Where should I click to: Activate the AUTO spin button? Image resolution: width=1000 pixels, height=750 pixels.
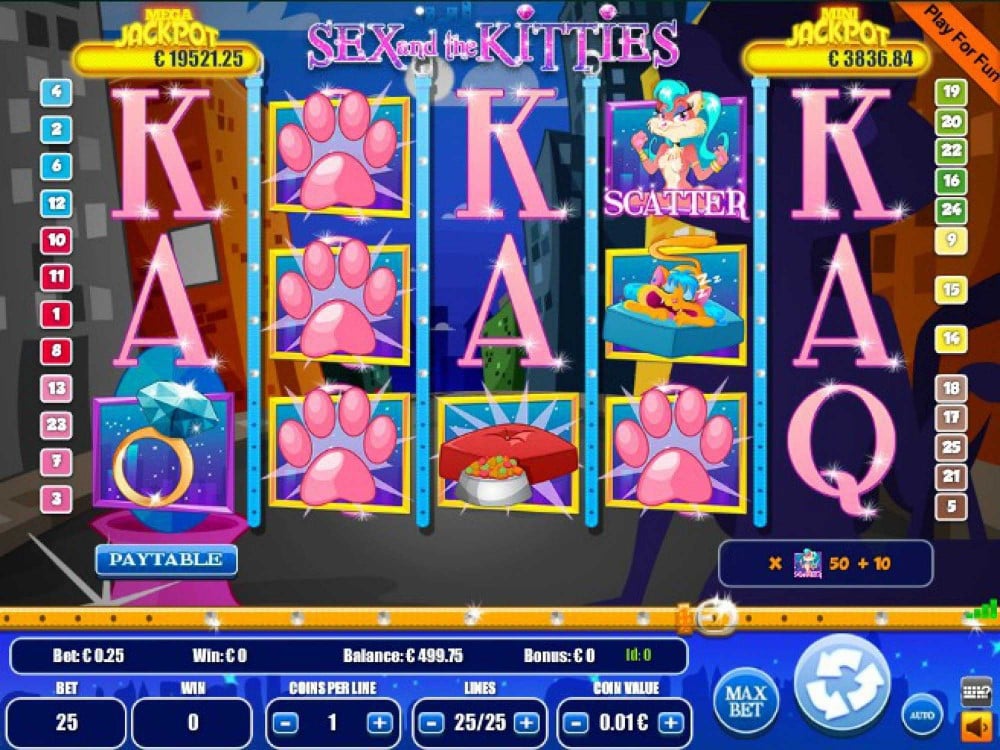pyautogui.click(x=921, y=714)
